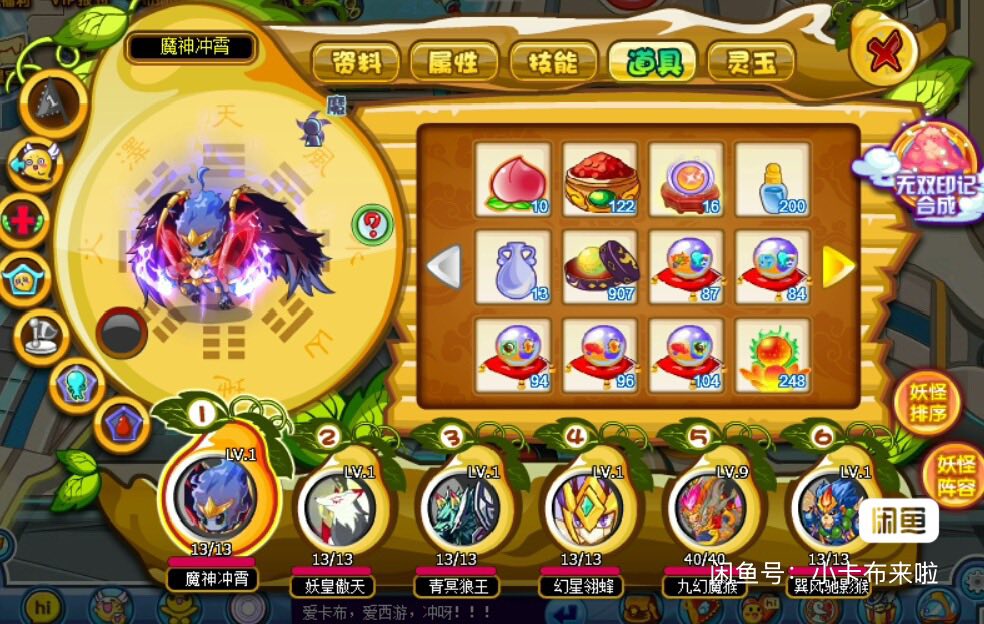Go to the next item page arrow
This screenshot has height=624, width=984.
coord(838,267)
